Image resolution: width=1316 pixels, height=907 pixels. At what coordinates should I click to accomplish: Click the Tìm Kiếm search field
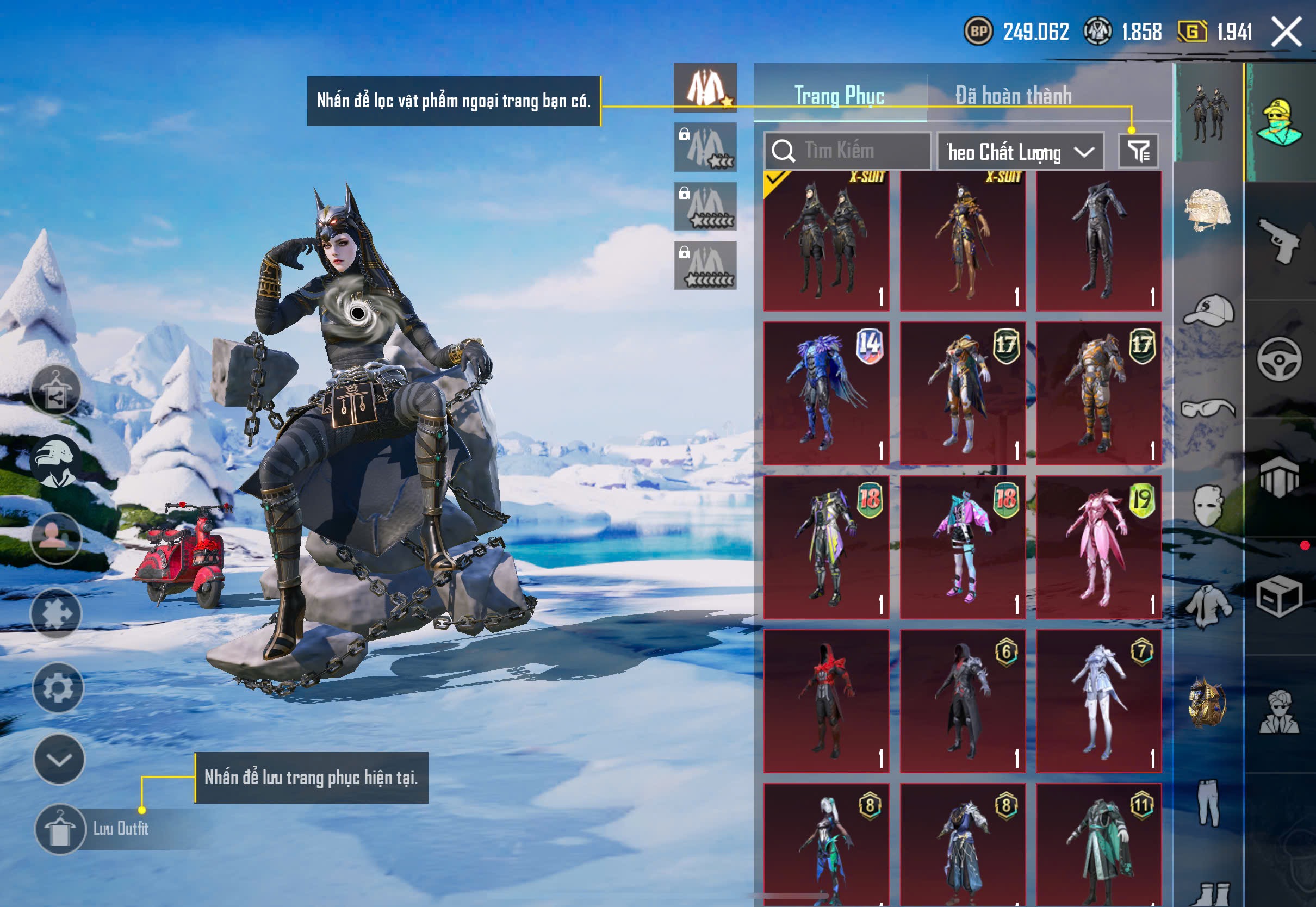coord(847,151)
